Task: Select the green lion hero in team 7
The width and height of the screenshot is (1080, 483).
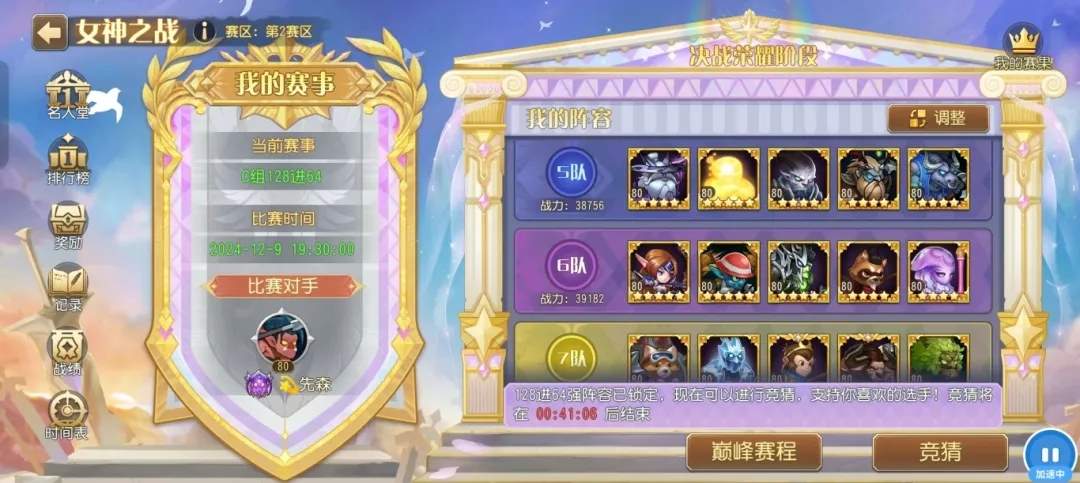Action: 939,358
